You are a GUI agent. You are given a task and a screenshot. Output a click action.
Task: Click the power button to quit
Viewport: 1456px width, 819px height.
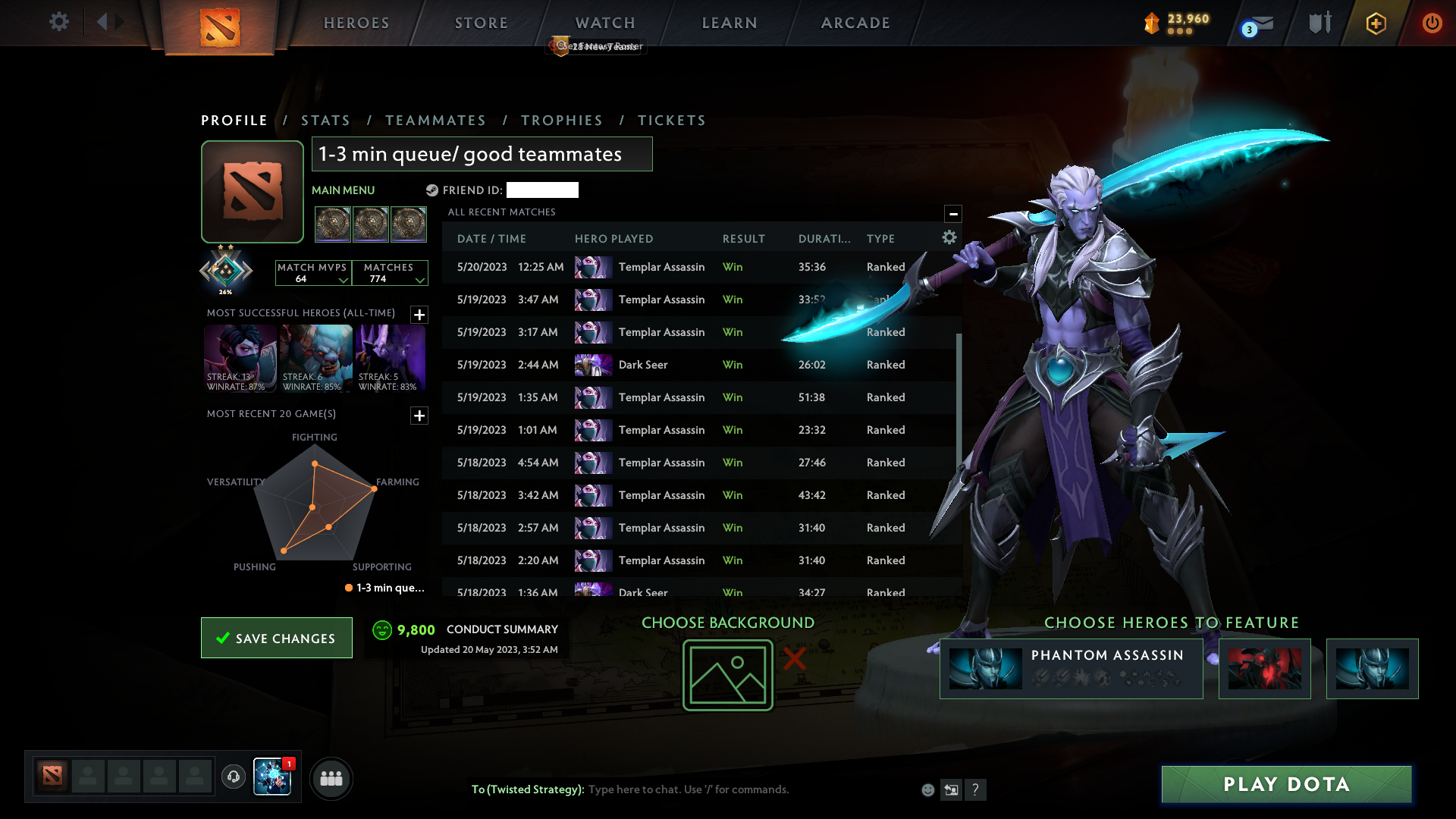(1432, 23)
